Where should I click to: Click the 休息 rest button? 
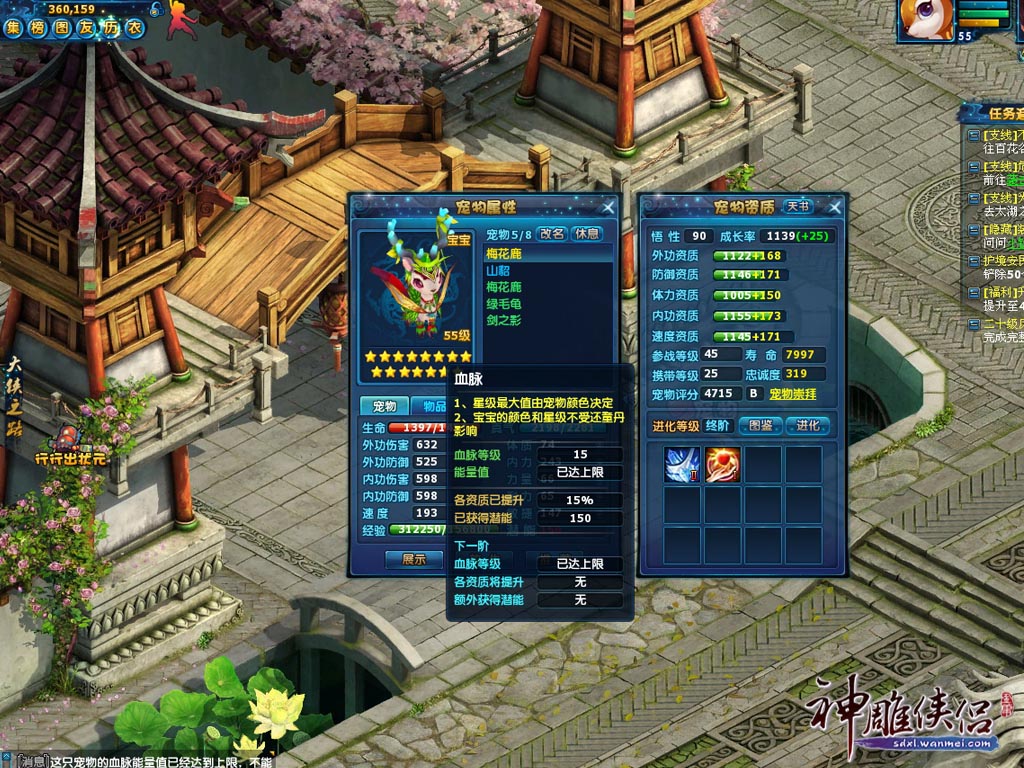pos(587,234)
